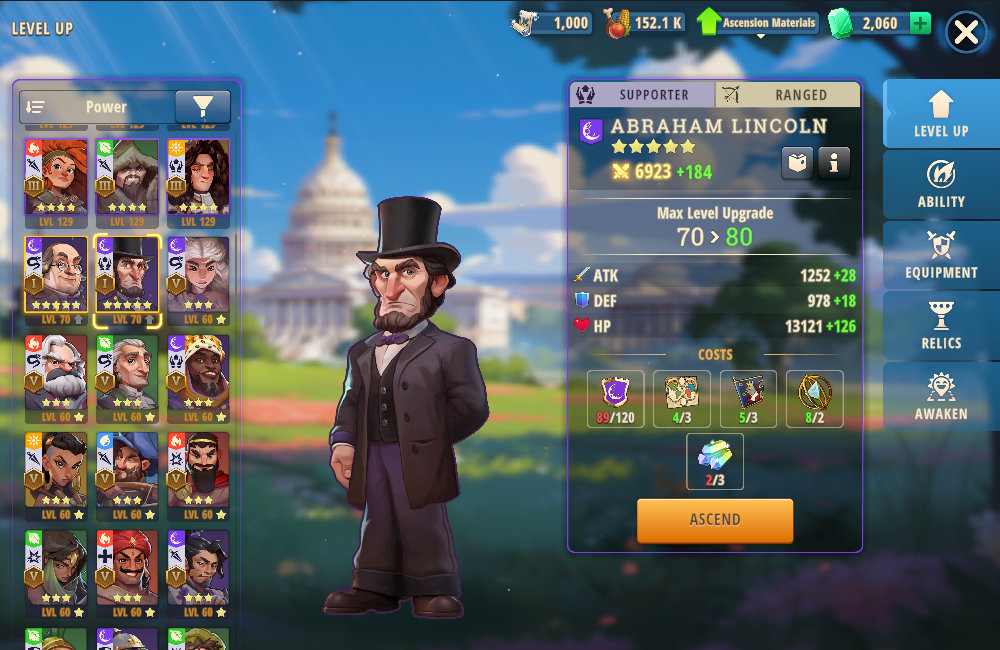Viewport: 1000px width, 650px height.
Task: Show Abraham Lincoln's info details
Action: [x=834, y=162]
